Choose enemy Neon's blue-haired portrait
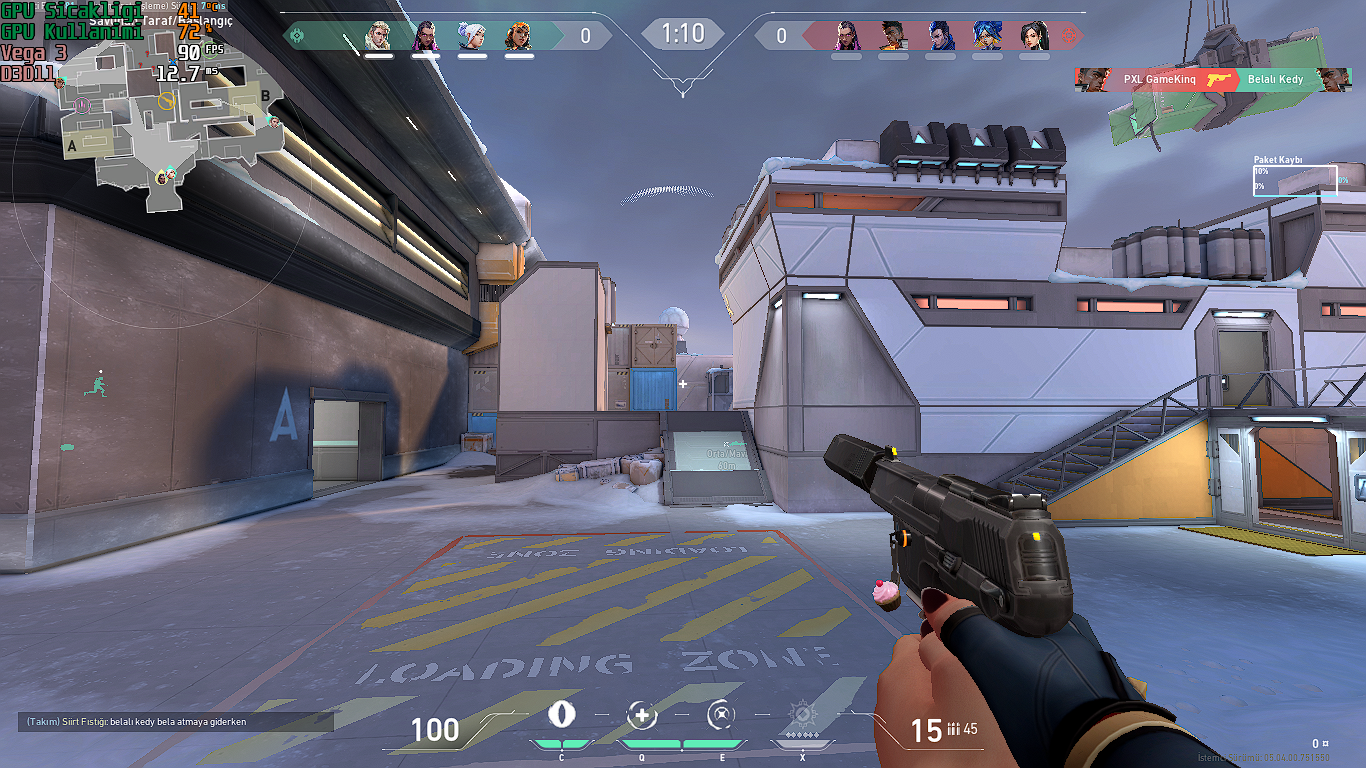Viewport: 1366px width, 768px height. tap(987, 36)
